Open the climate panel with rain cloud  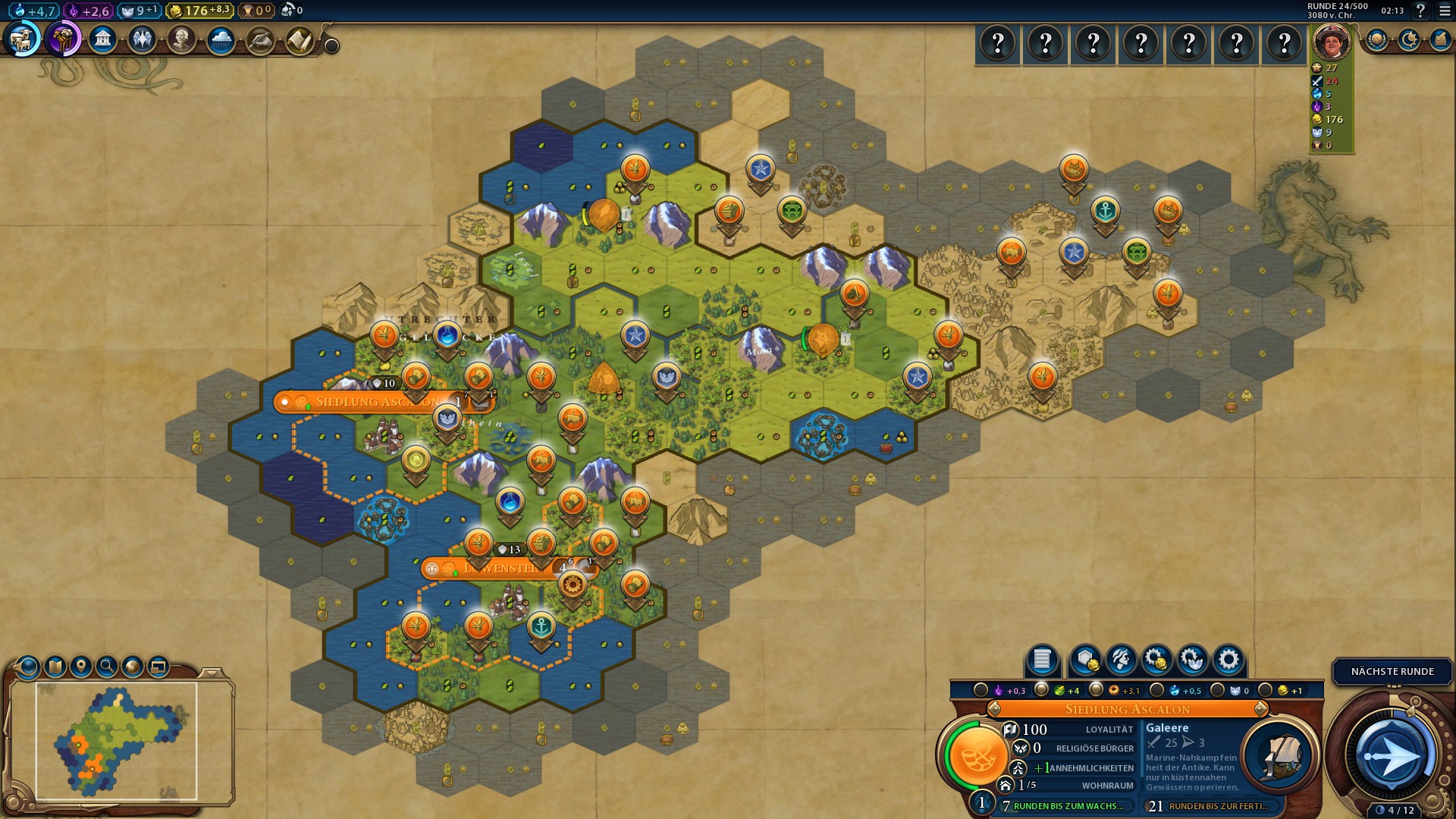221,39
